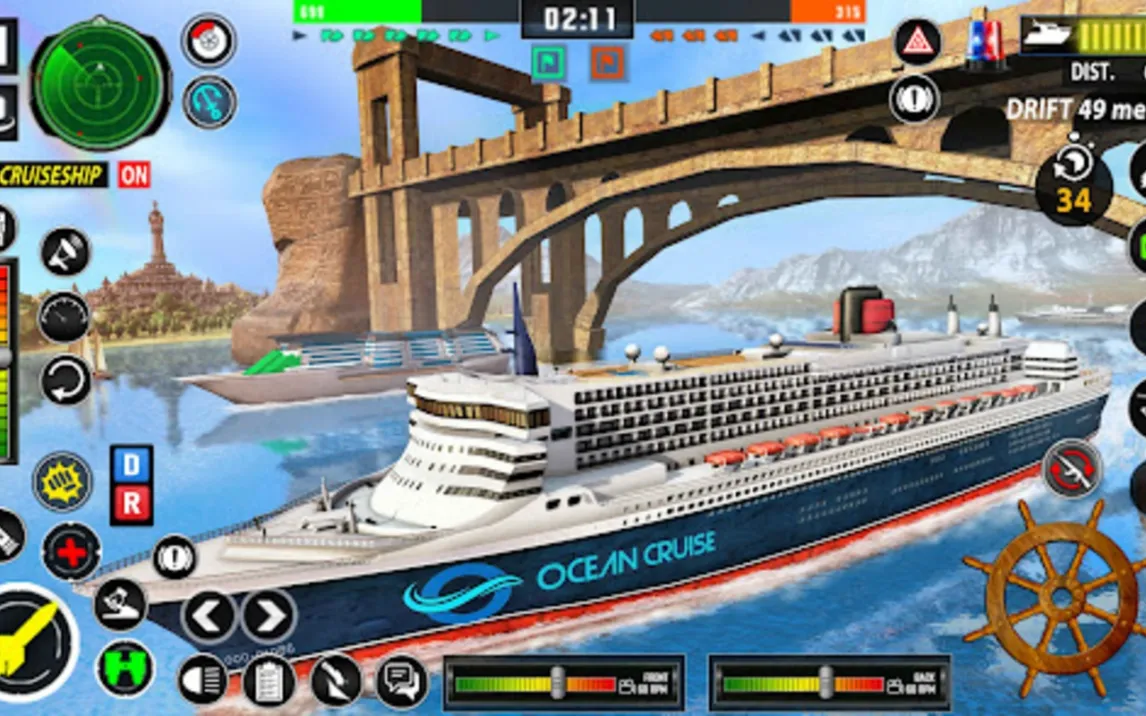
Task: Shift to the red R reverse gear
Action: (x=132, y=504)
